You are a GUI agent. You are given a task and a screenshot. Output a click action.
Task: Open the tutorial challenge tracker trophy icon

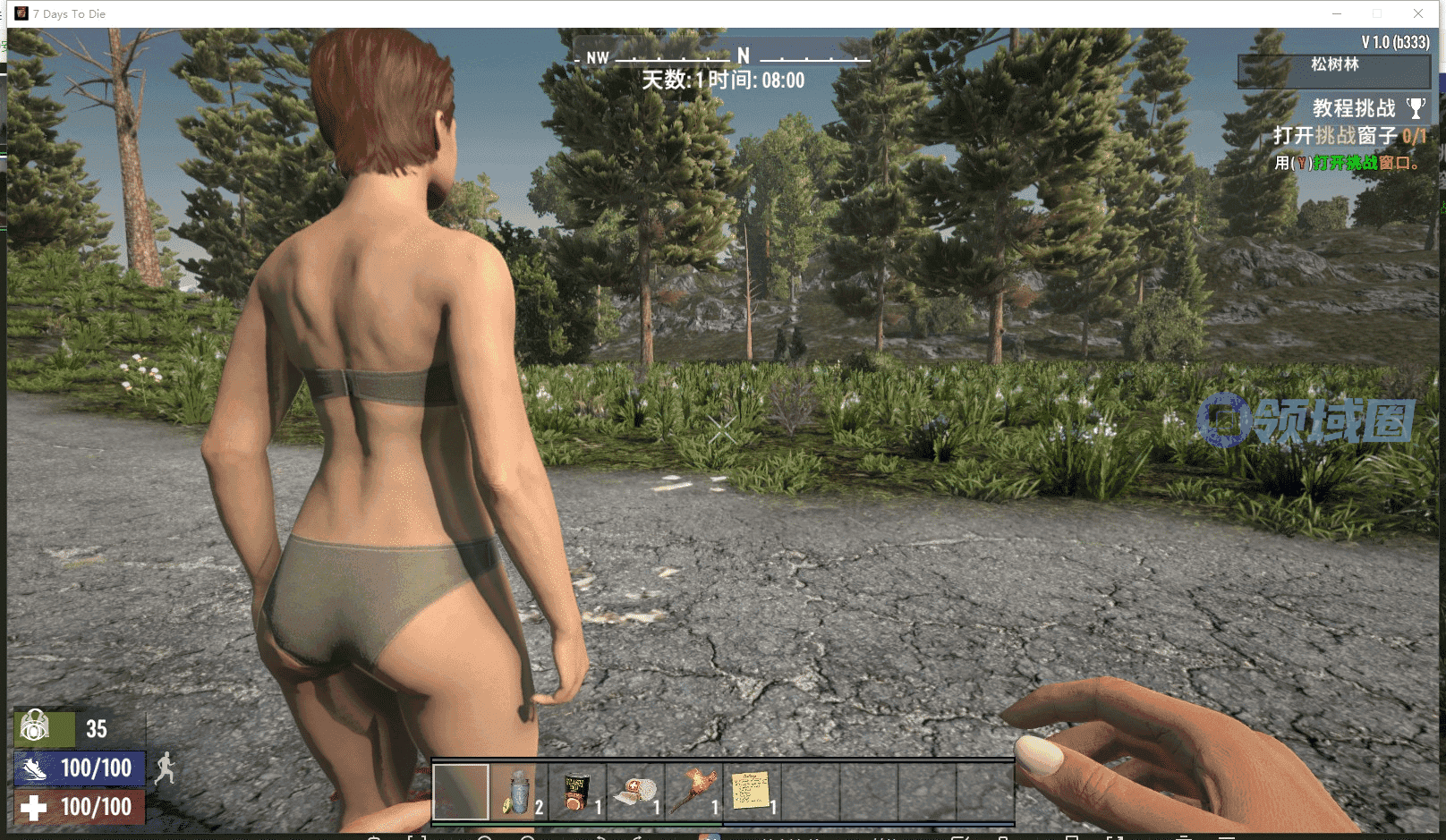[x=1416, y=108]
